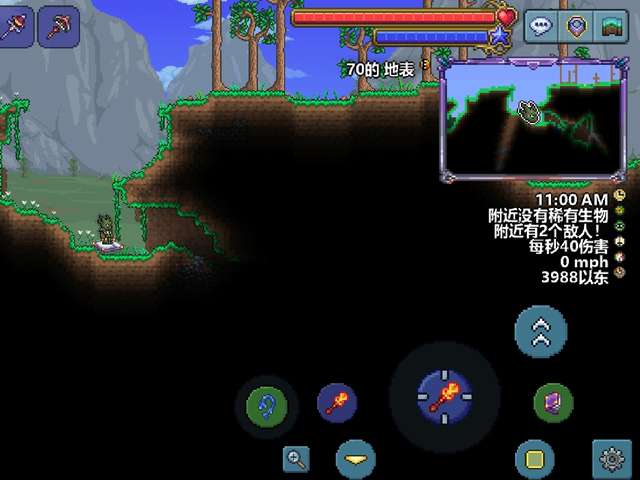Viewport: 640px width, 480px height.
Task: Tap the central fiery staff aim joystick
Action: pyautogui.click(x=443, y=396)
